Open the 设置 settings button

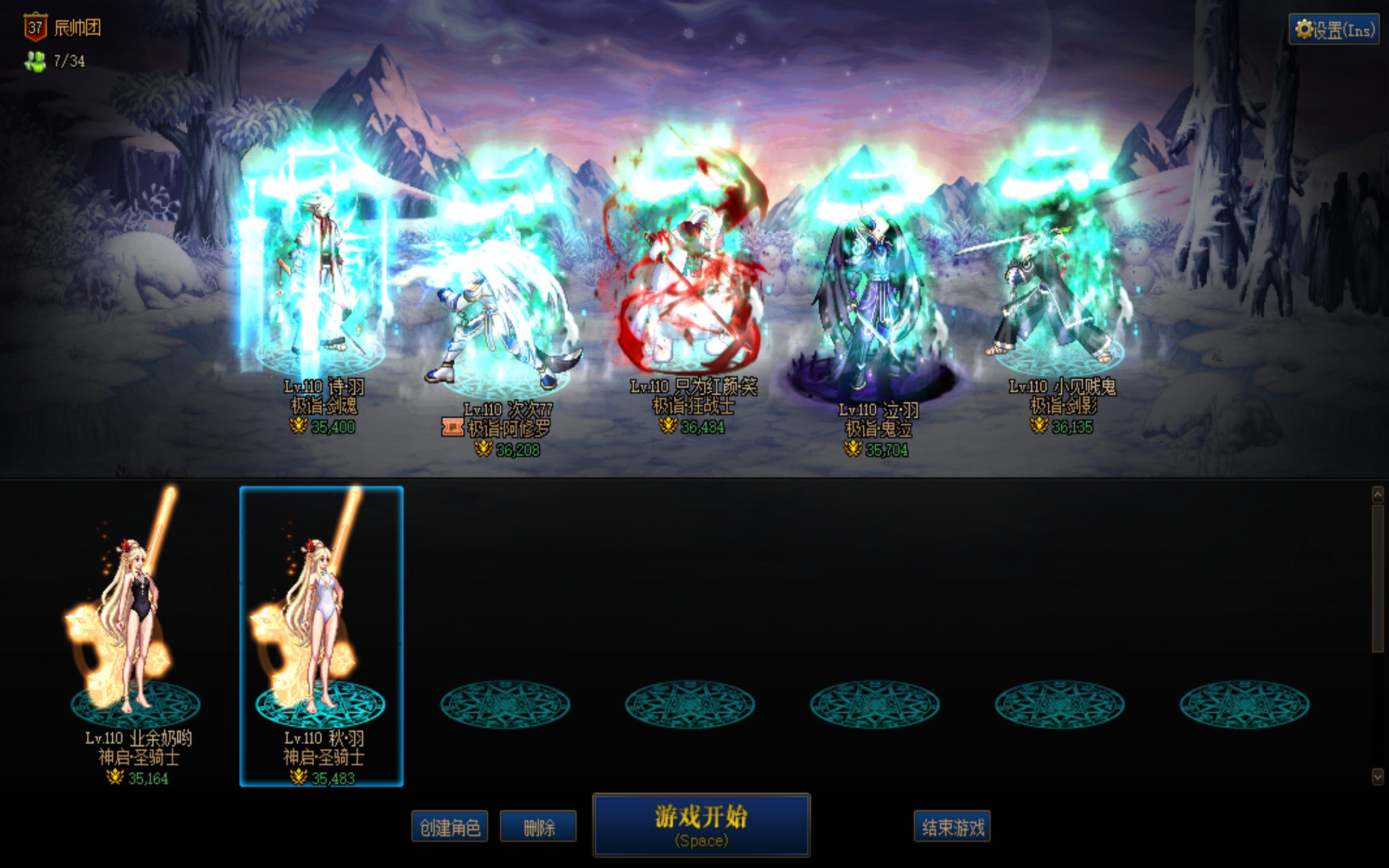click(x=1333, y=29)
